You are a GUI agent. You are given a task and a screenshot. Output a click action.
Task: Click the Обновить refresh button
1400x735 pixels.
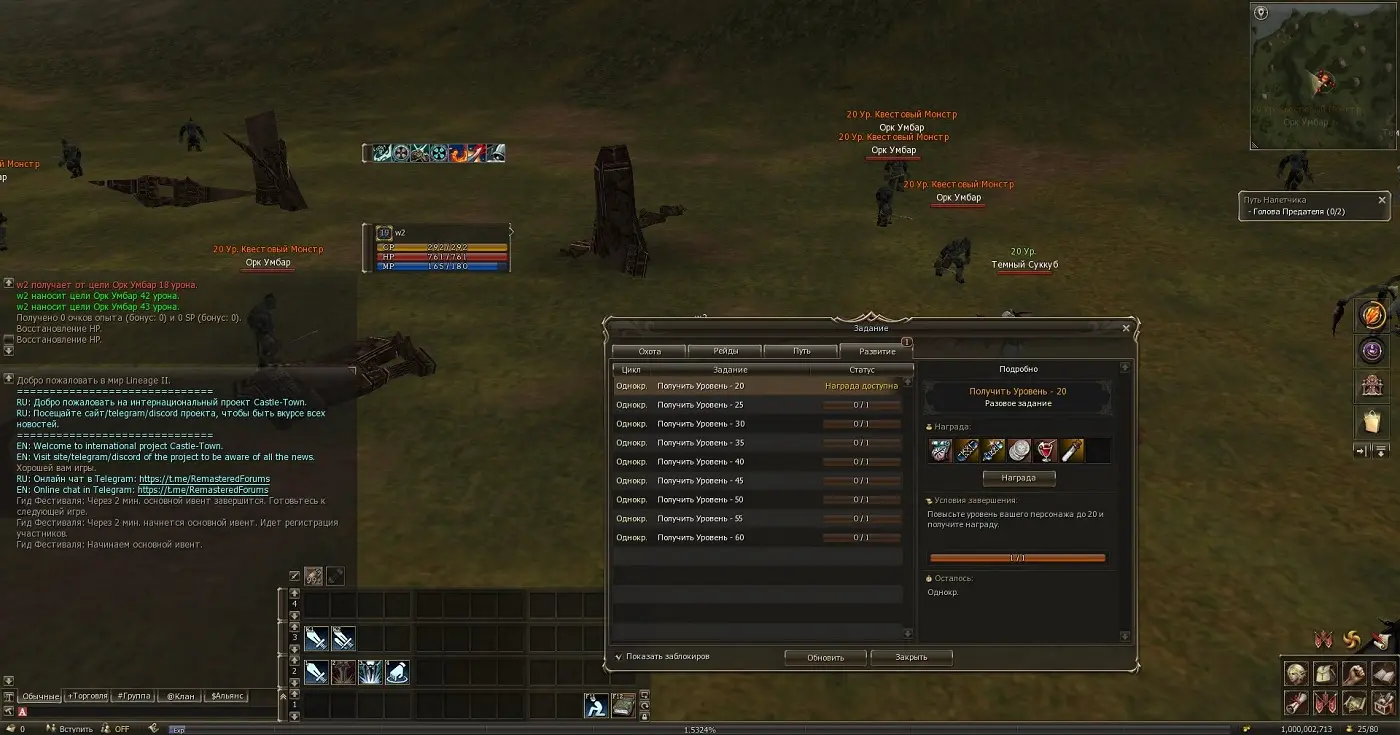tap(825, 657)
